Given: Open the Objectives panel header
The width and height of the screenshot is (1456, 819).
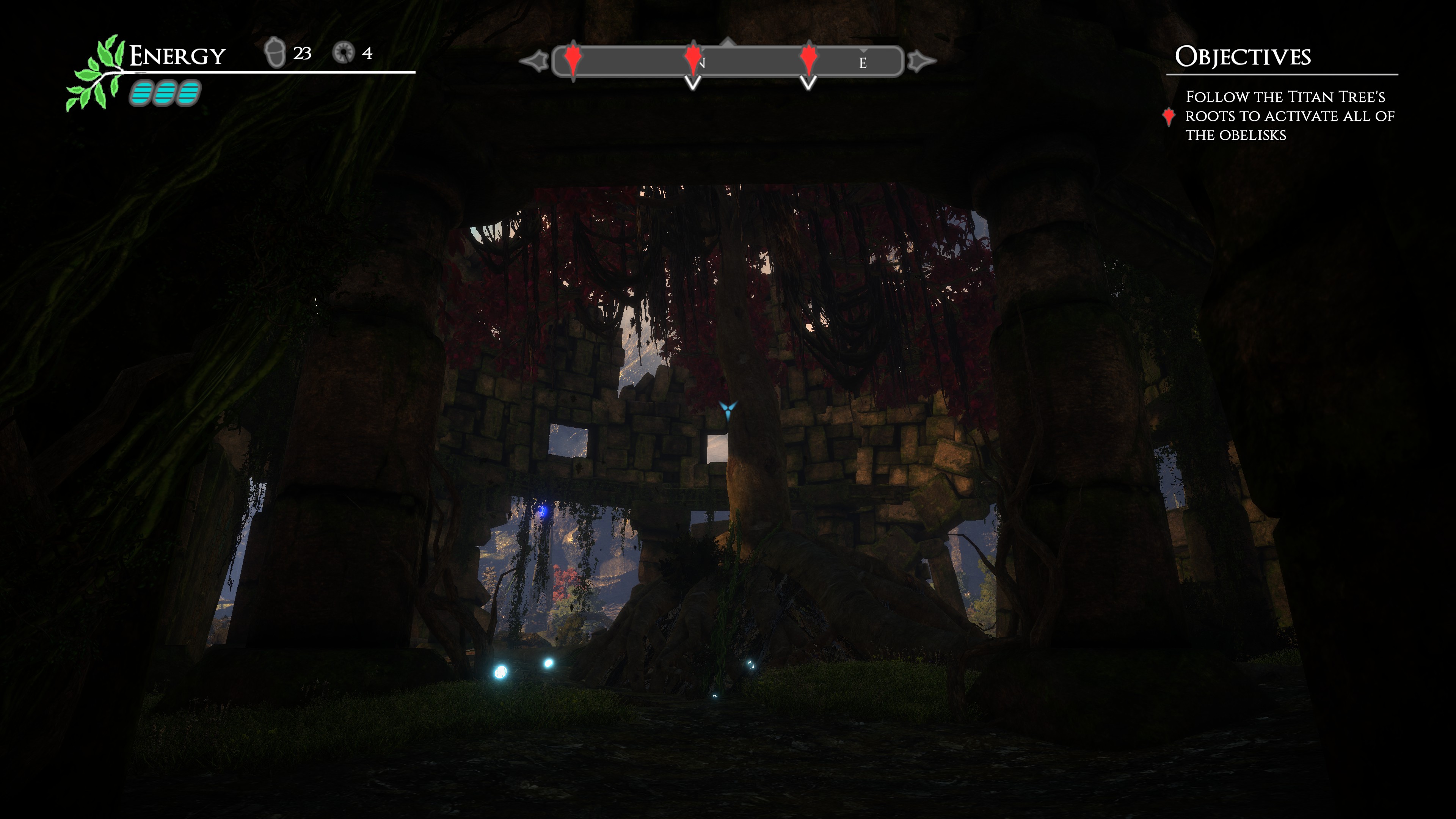Looking at the screenshot, I should pos(1243,56).
